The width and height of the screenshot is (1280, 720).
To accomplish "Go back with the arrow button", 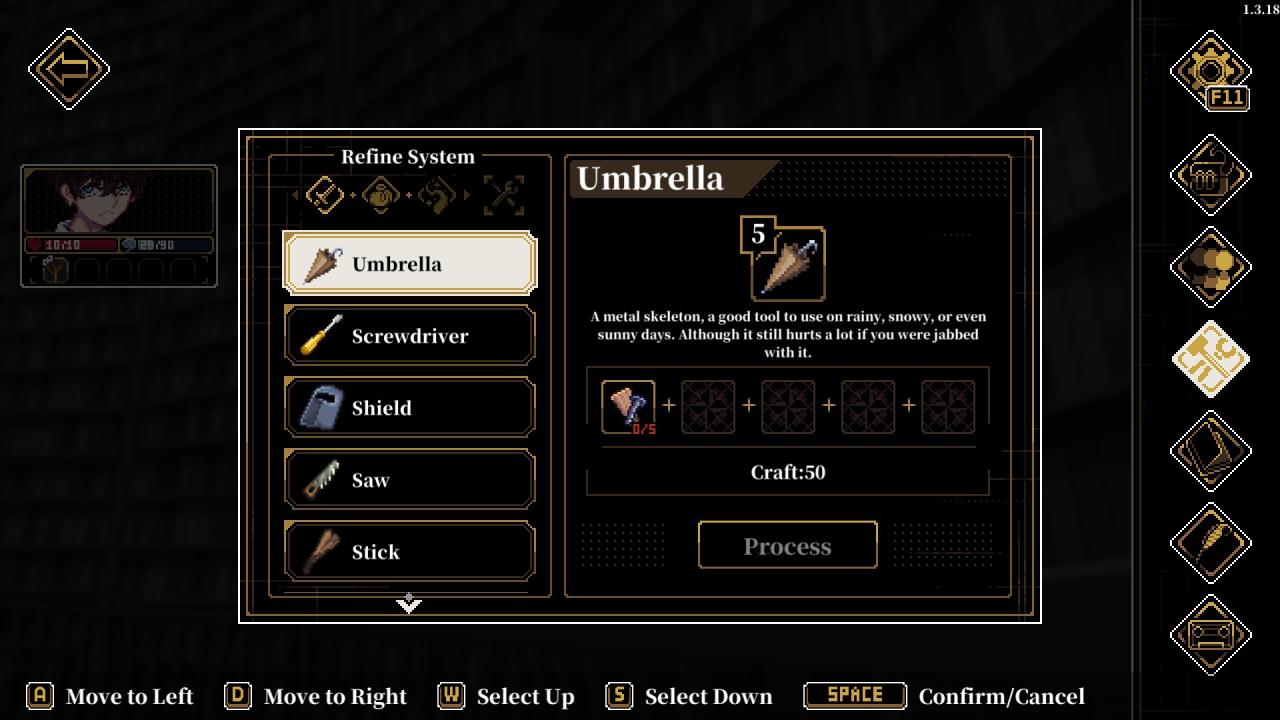I will (x=69, y=69).
